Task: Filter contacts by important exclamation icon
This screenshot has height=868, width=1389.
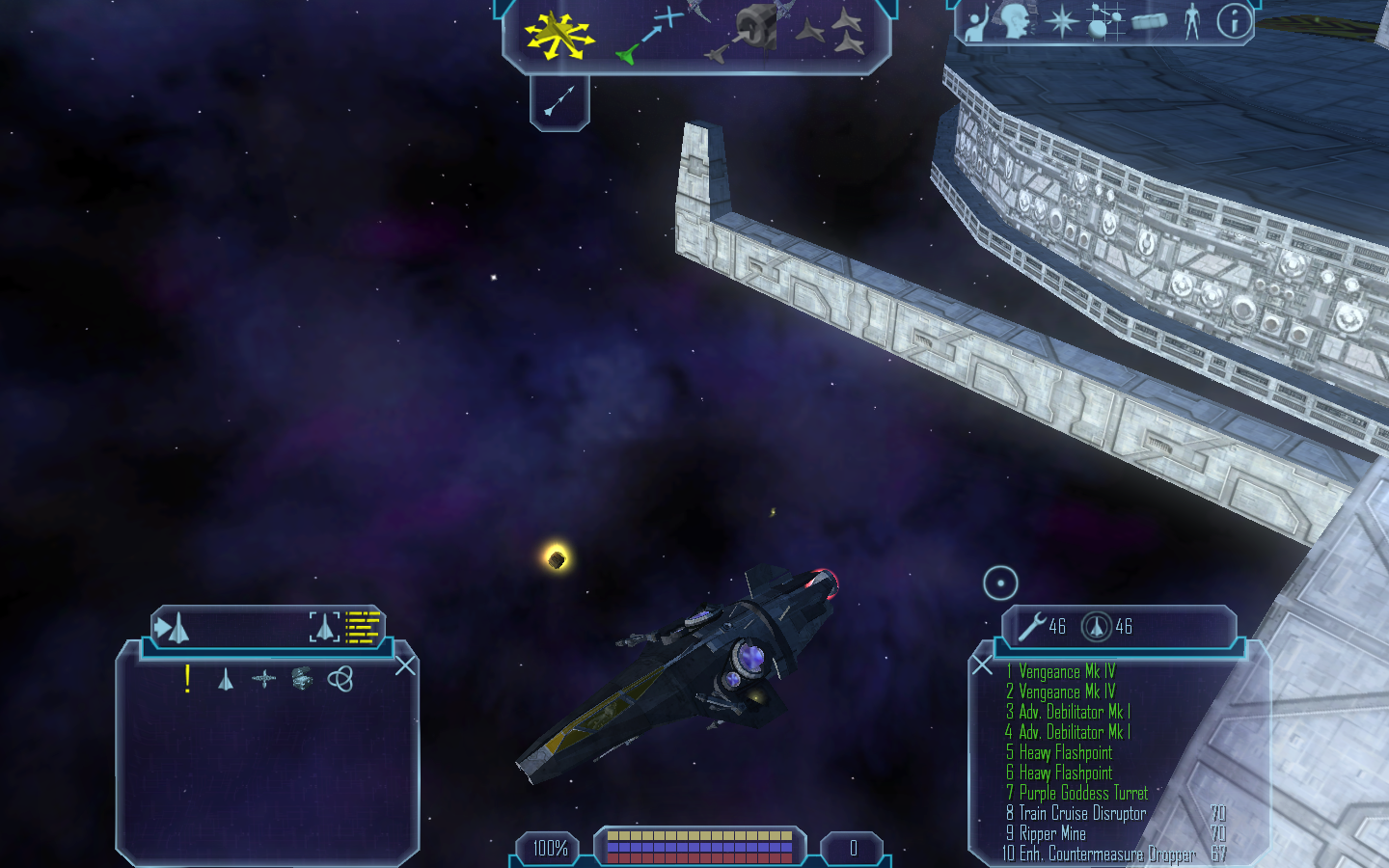Action: coord(187,679)
